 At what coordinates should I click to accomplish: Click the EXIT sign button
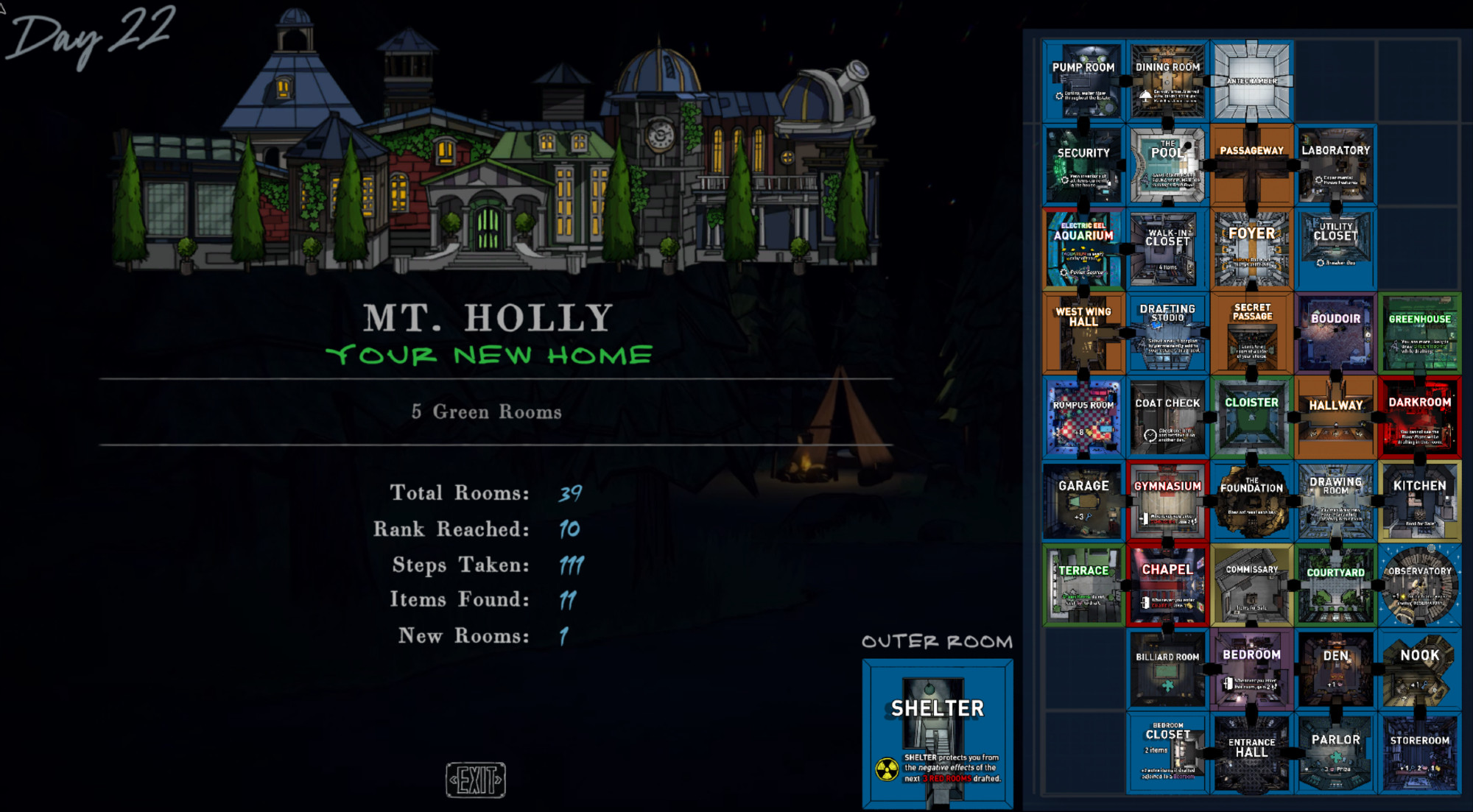tap(476, 780)
